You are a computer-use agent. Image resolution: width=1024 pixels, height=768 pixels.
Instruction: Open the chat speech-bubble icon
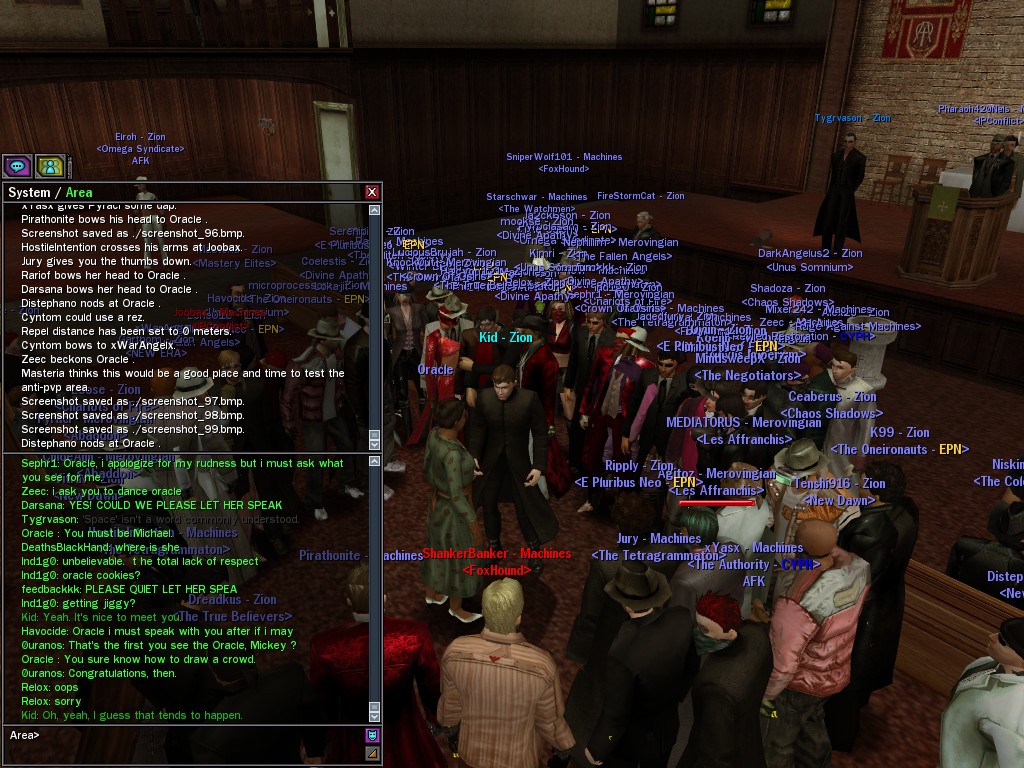(17, 166)
